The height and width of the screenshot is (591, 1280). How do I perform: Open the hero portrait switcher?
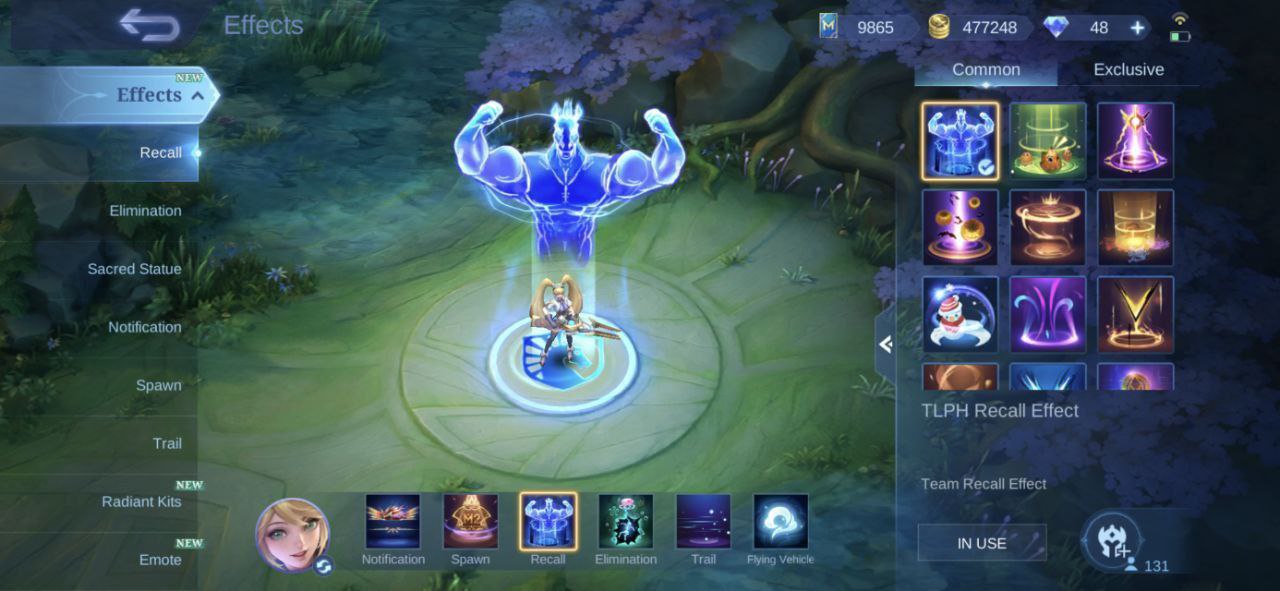[x=293, y=535]
